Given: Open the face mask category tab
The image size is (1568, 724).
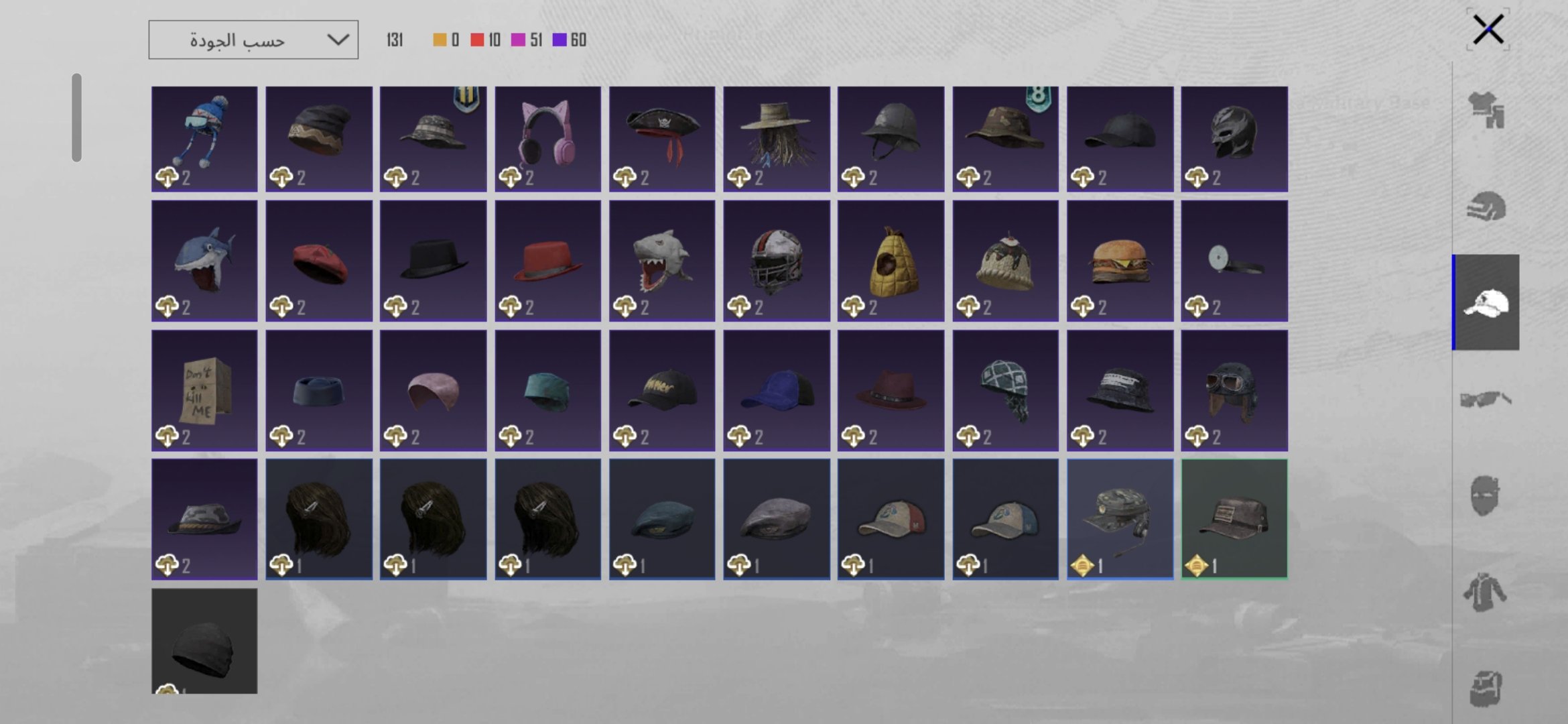Looking at the screenshot, I should [x=1486, y=496].
